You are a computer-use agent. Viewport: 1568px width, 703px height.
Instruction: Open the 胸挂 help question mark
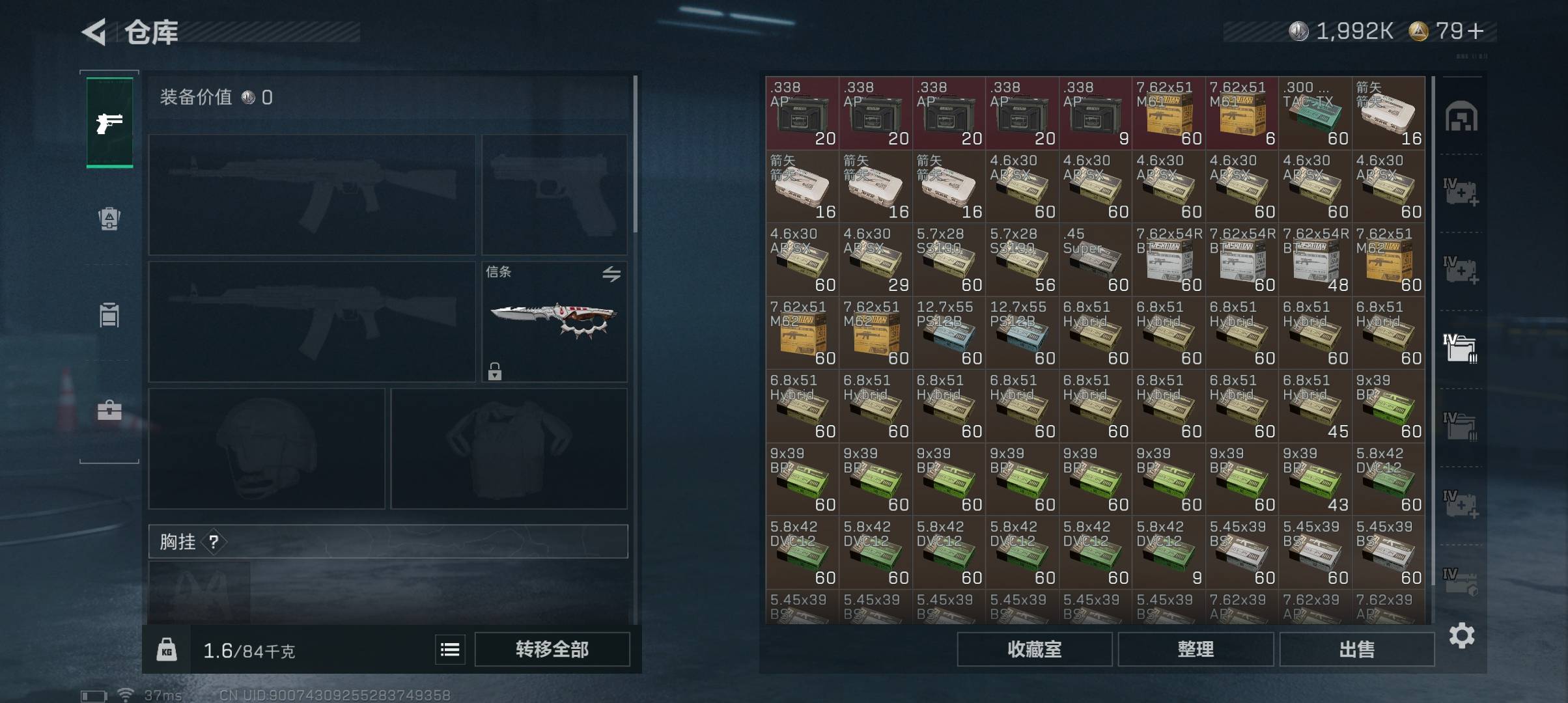click(214, 542)
